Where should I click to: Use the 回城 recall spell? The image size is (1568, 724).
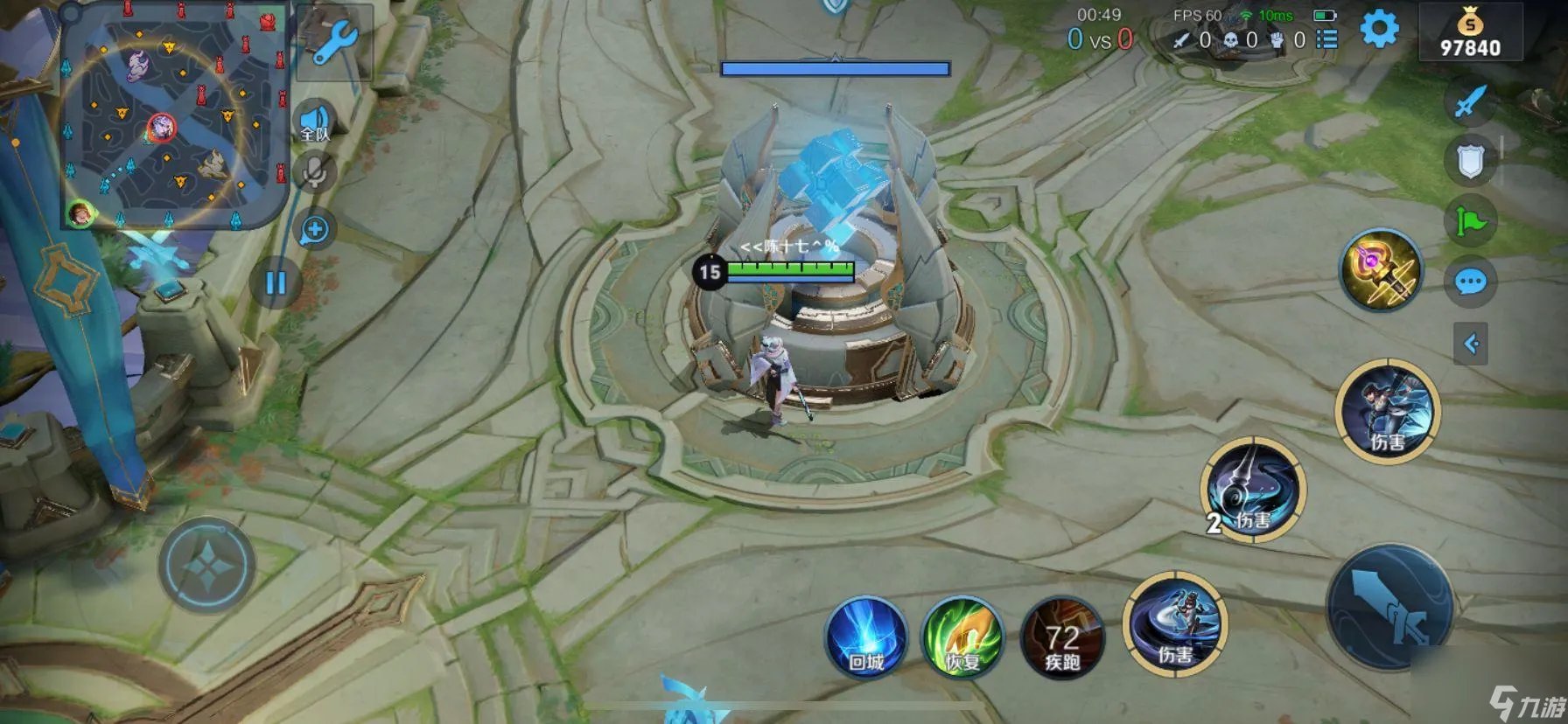tap(866, 637)
